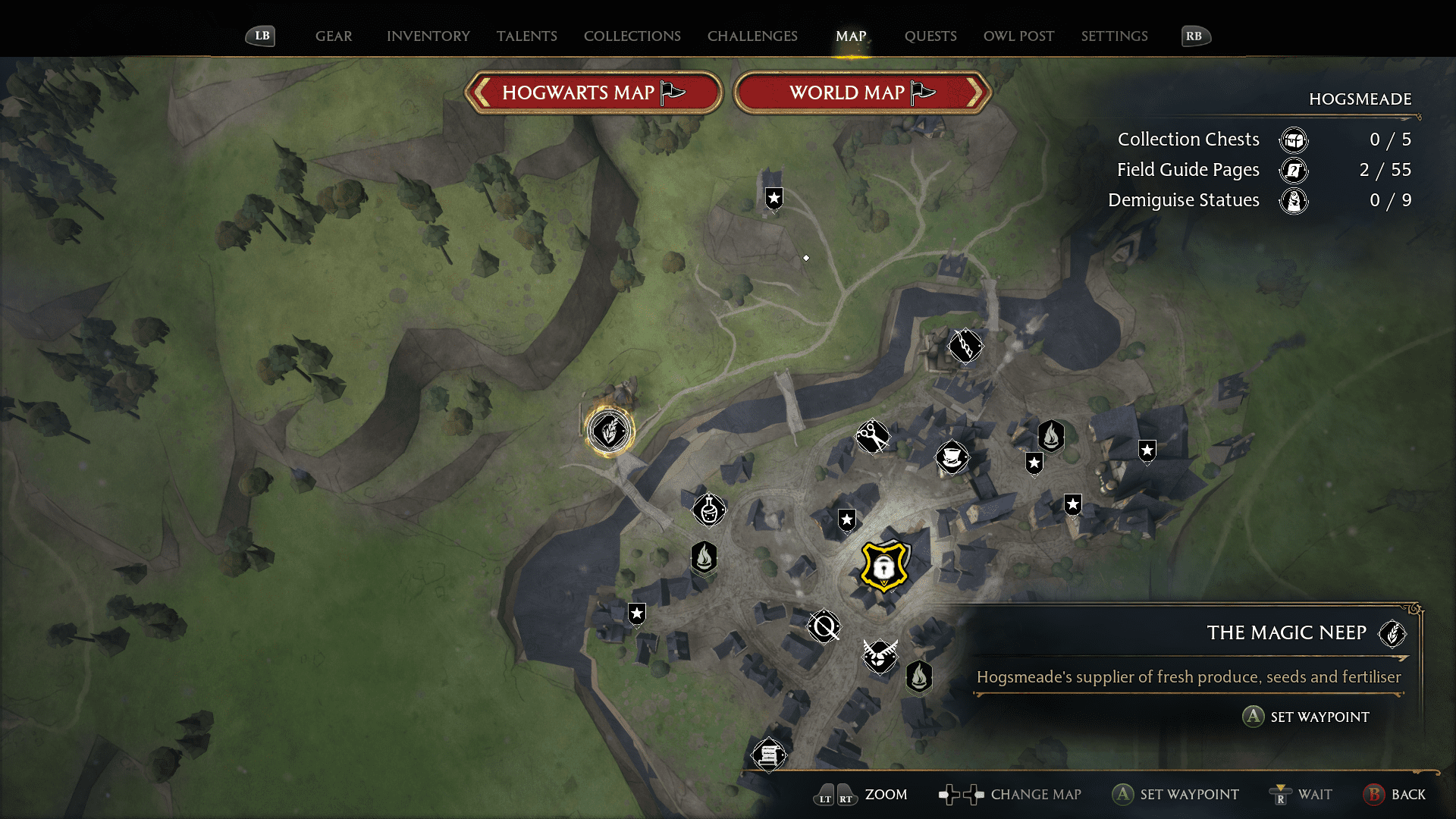Open the Owl Post menu
Screen dimensions: 1456x819
click(1018, 36)
